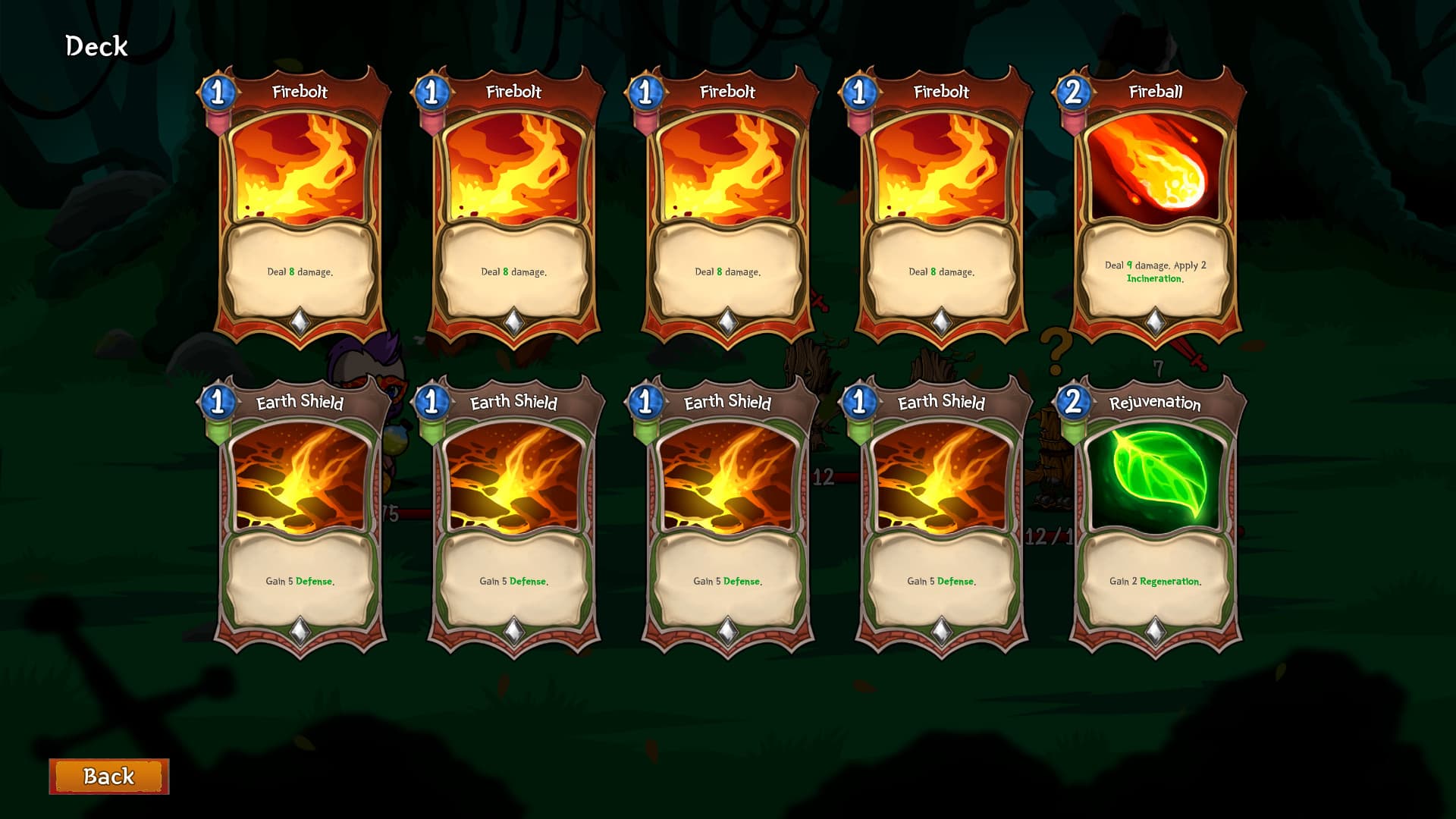The height and width of the screenshot is (819, 1456).
Task: Click the Gain 5 Defense description text
Action: pyautogui.click(x=300, y=582)
